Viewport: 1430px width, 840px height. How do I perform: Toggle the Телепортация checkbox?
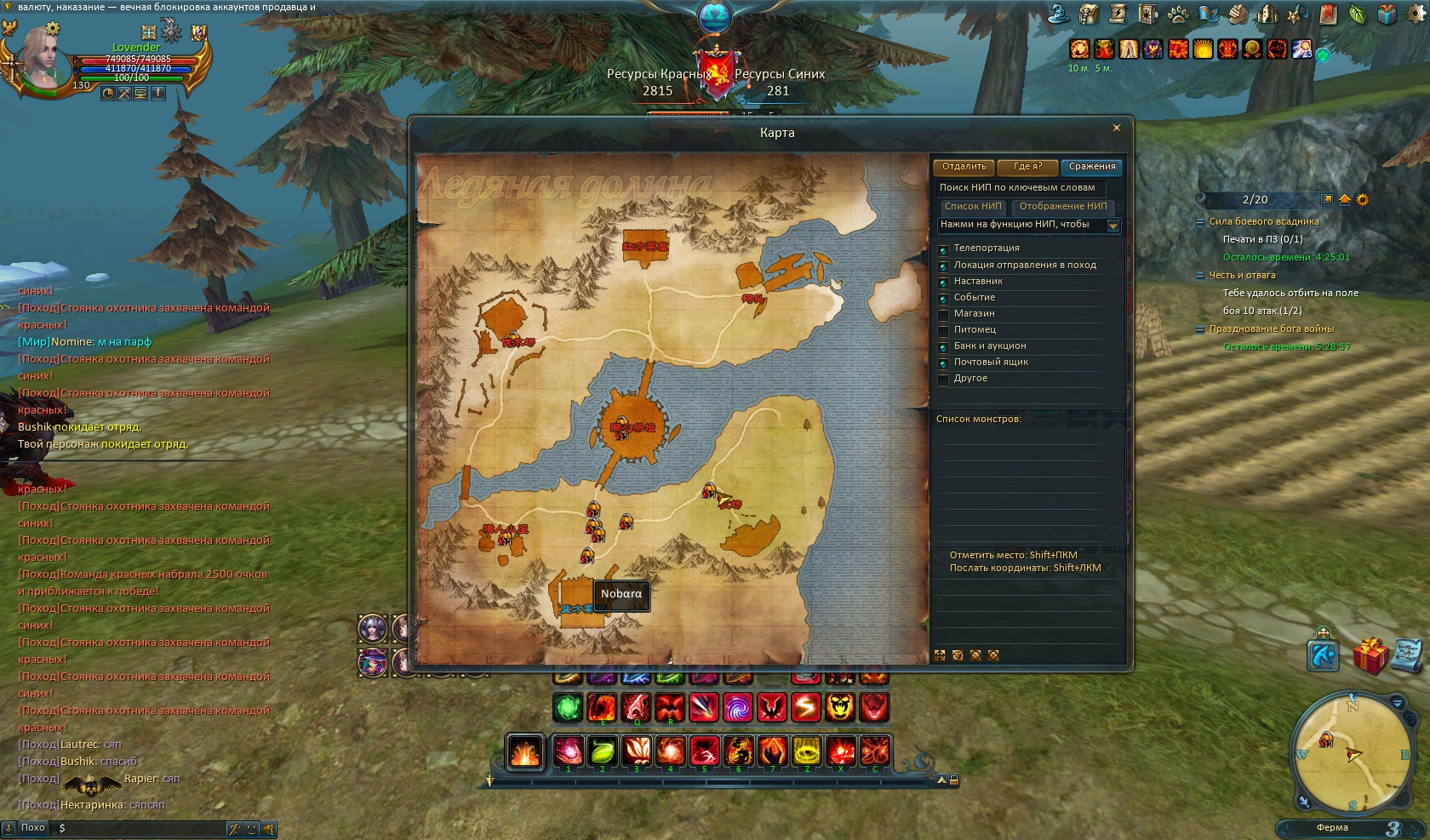point(943,249)
